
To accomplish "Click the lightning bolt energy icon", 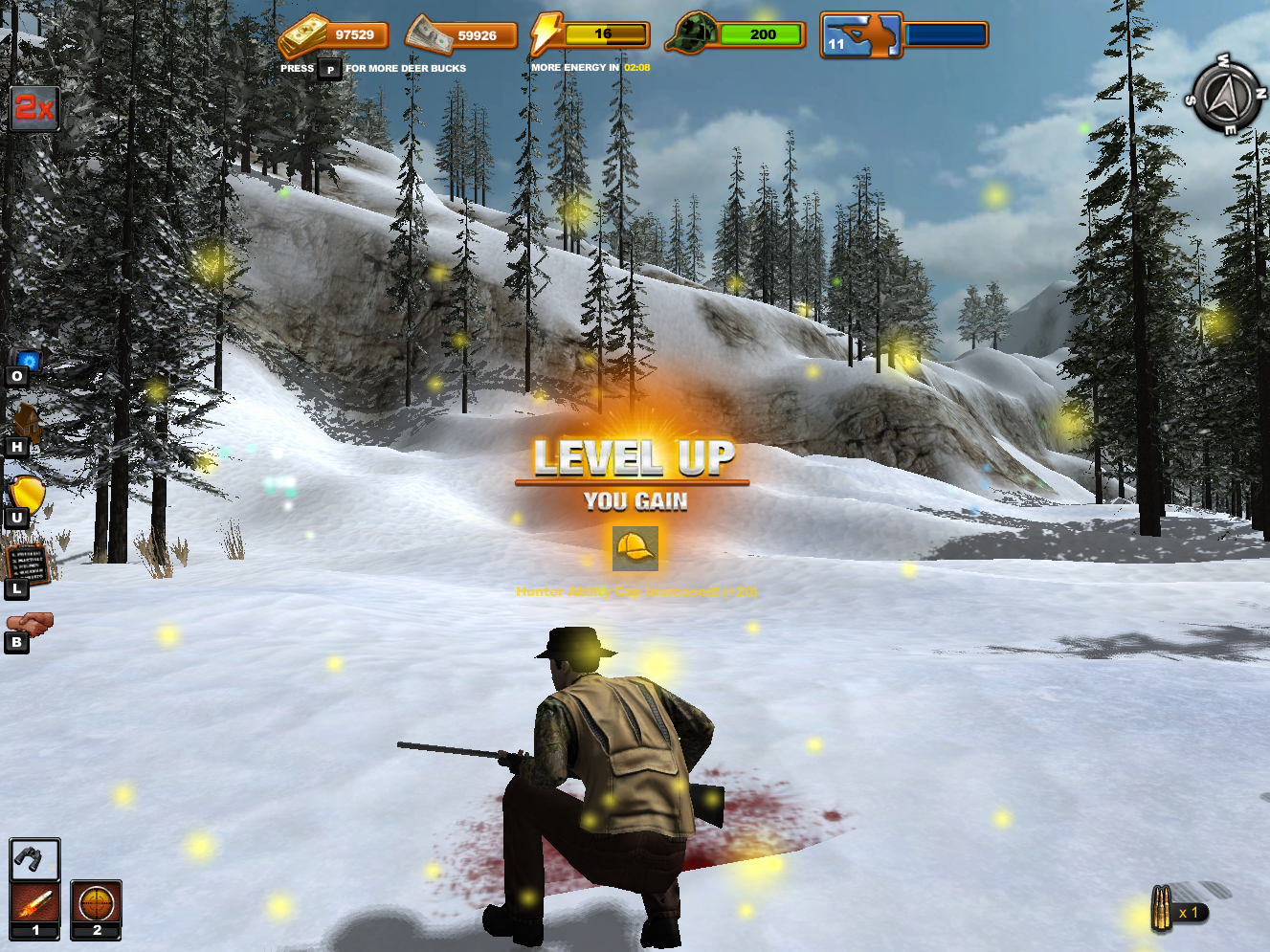I will (546, 33).
